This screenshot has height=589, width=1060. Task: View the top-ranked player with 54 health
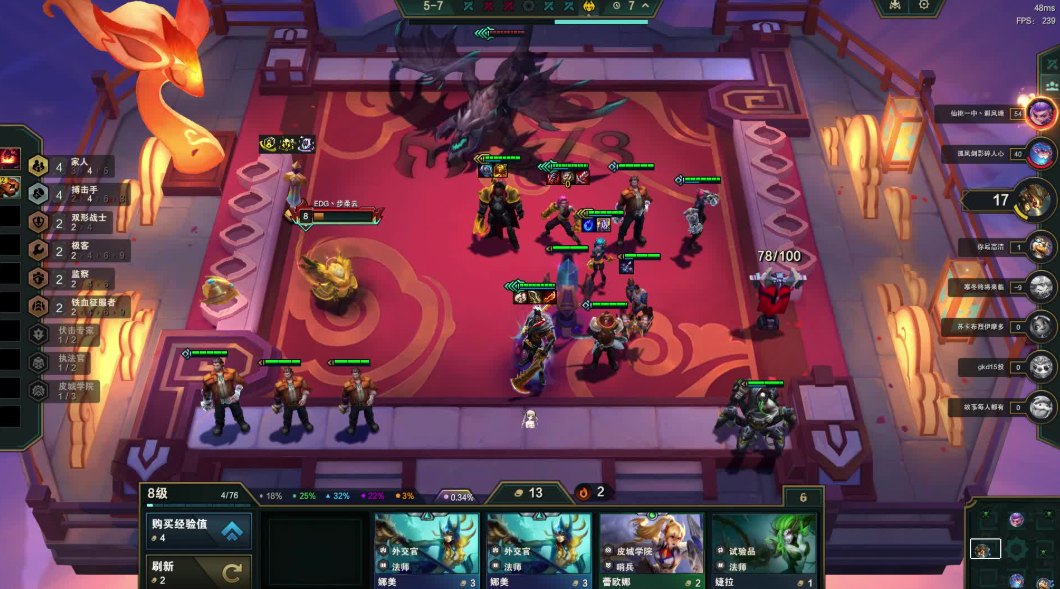pyautogui.click(x=1040, y=112)
